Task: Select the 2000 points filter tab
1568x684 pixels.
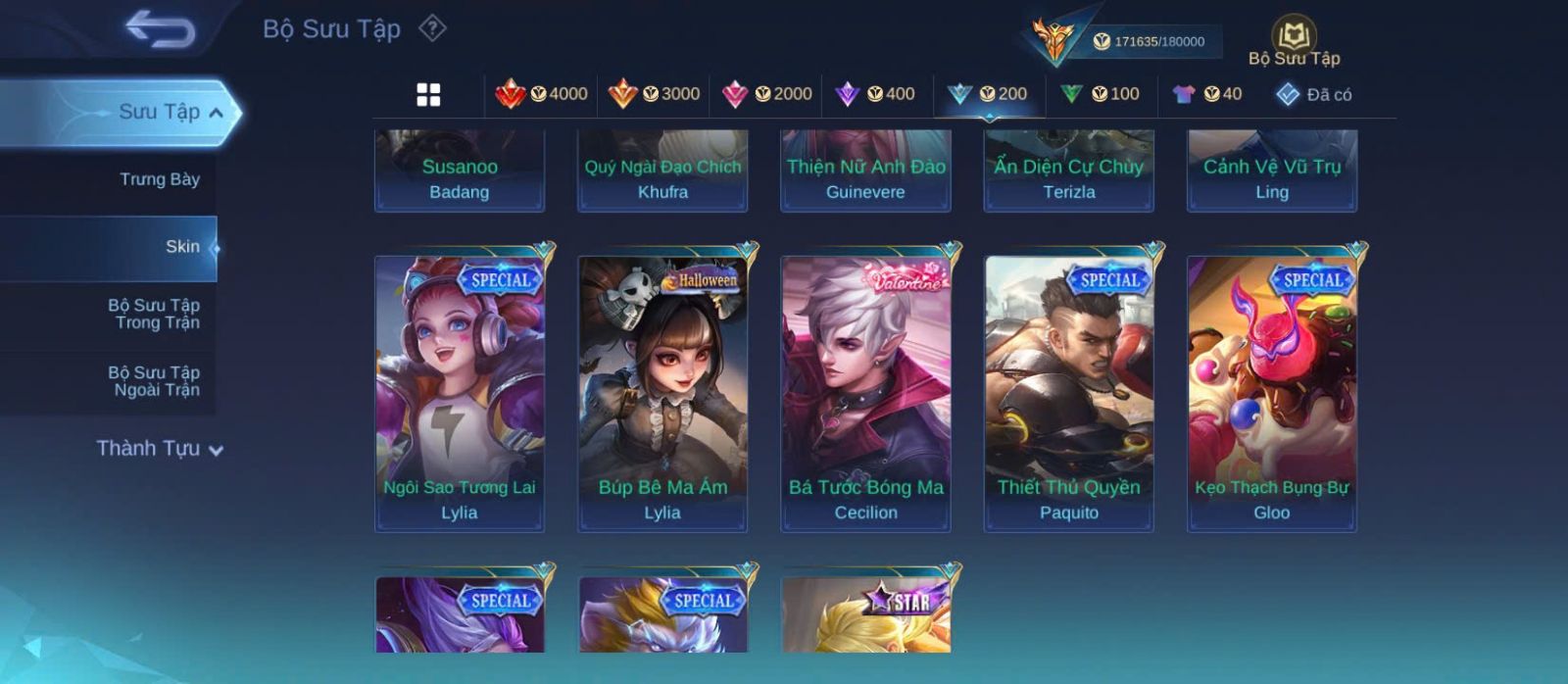Action: click(x=766, y=94)
